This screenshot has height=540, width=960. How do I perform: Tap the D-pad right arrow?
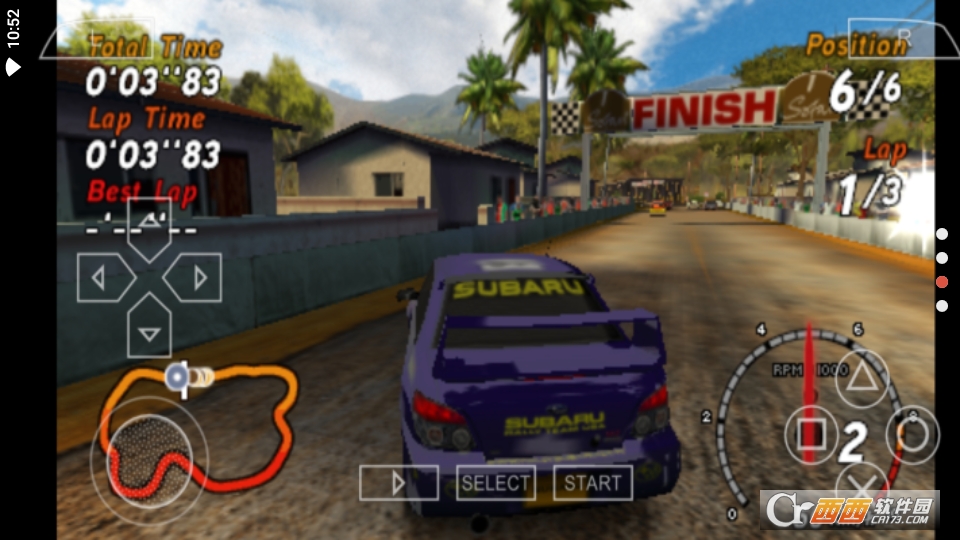click(x=195, y=278)
